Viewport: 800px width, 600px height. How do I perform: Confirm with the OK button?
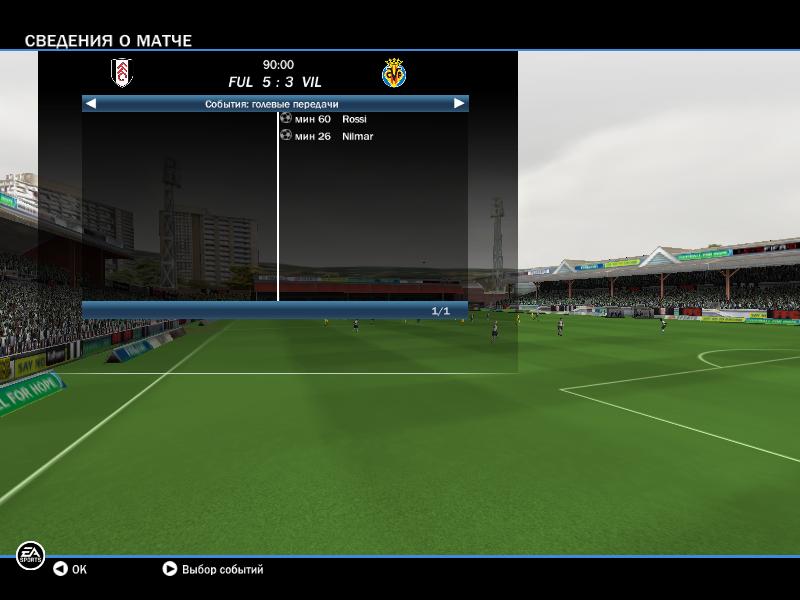pos(70,569)
